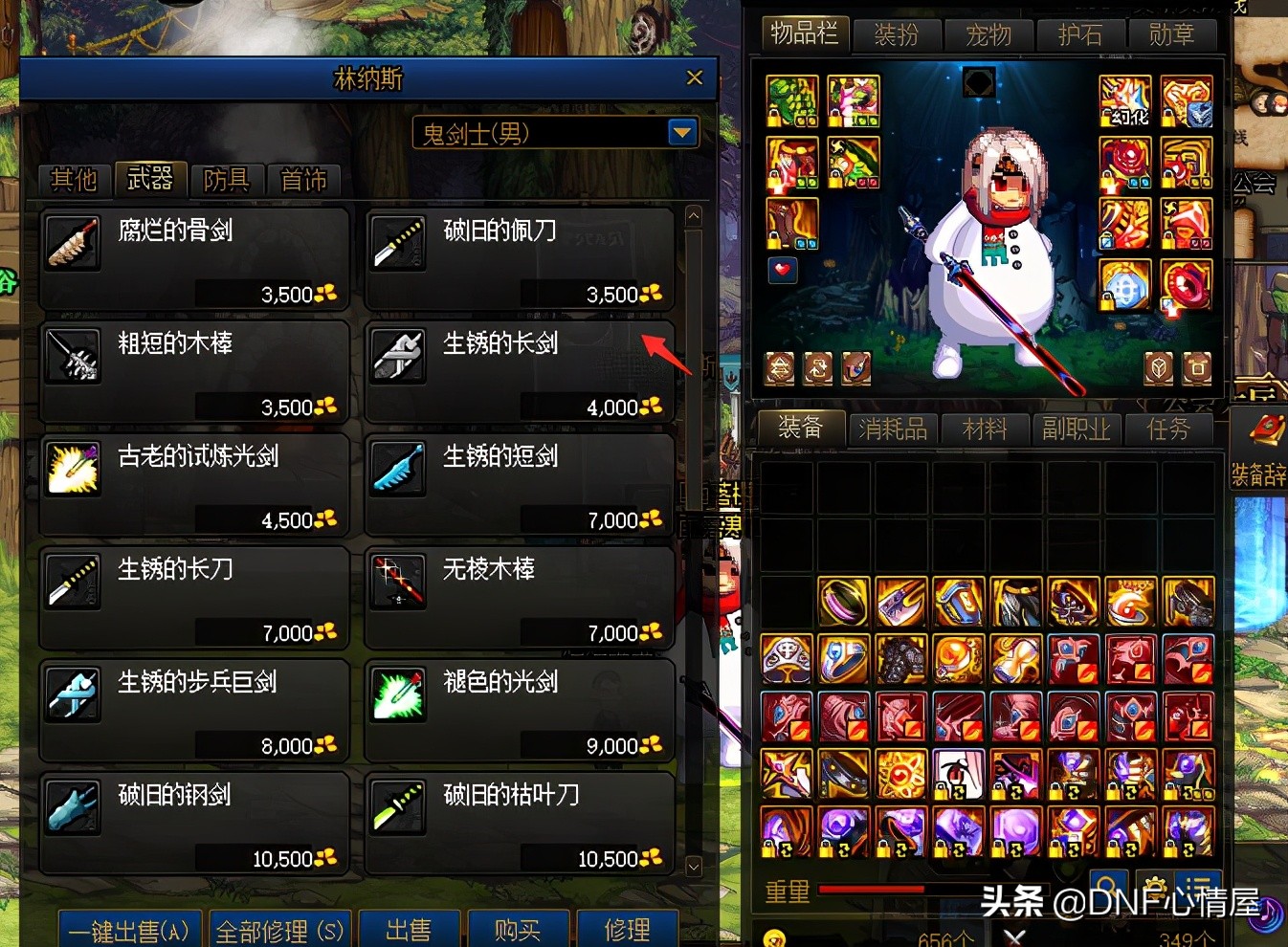Viewport: 1288px width, 947px height.
Task: Open the list view icon next to the gear
Action: pyautogui.click(x=1199, y=888)
